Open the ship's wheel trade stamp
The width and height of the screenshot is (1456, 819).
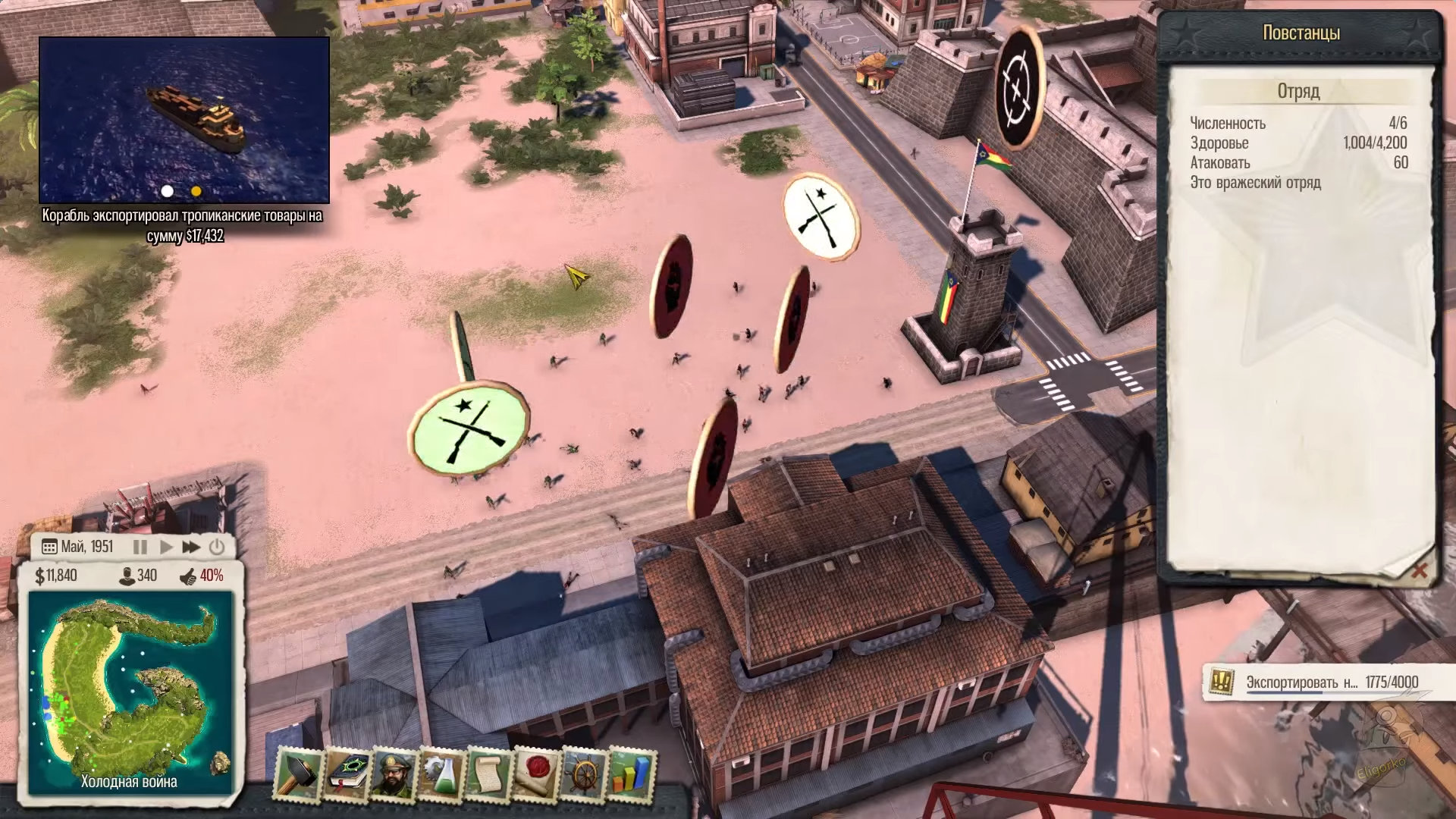point(584,775)
